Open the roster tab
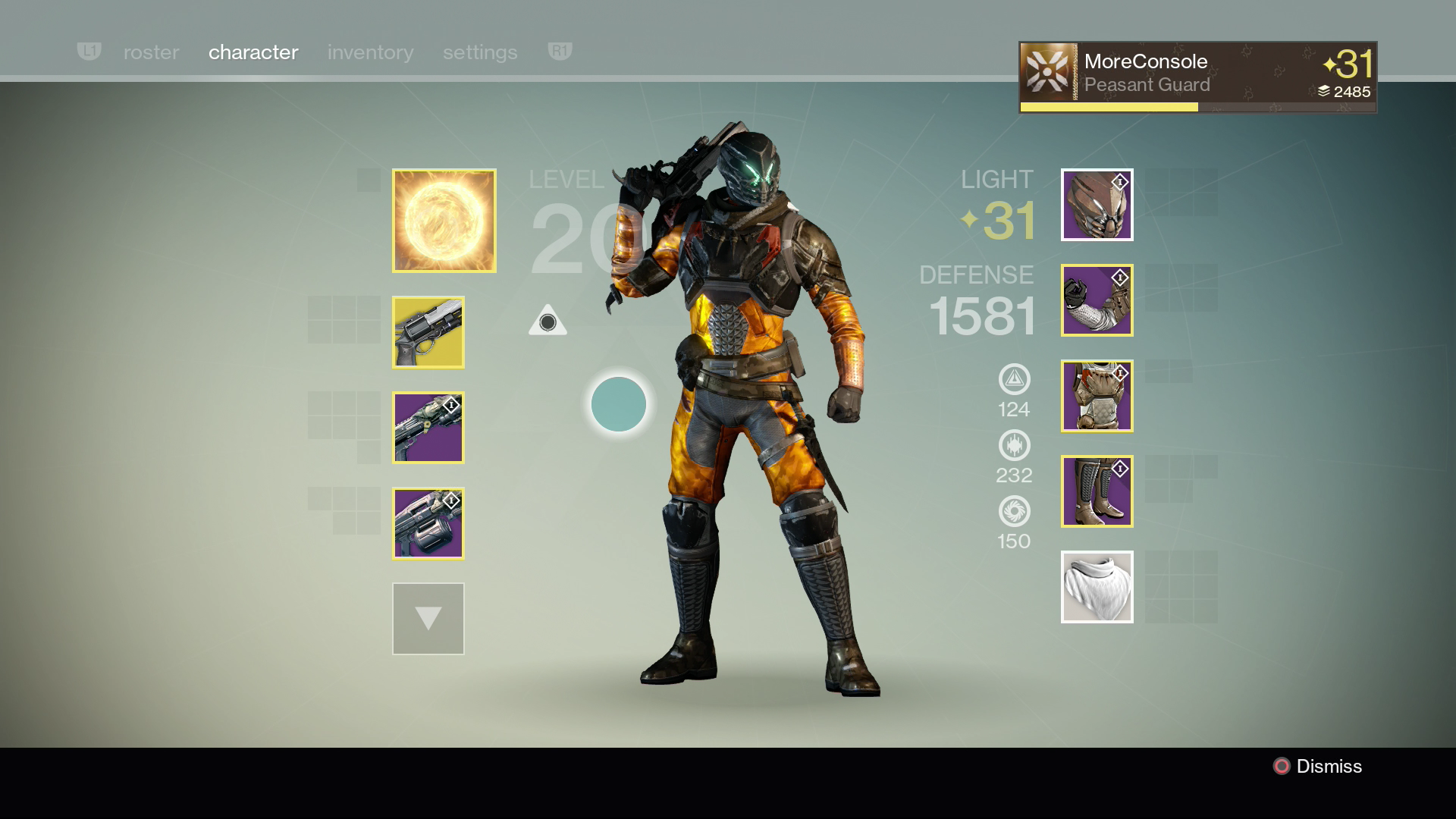Screen dimensions: 1456x819 [151, 52]
